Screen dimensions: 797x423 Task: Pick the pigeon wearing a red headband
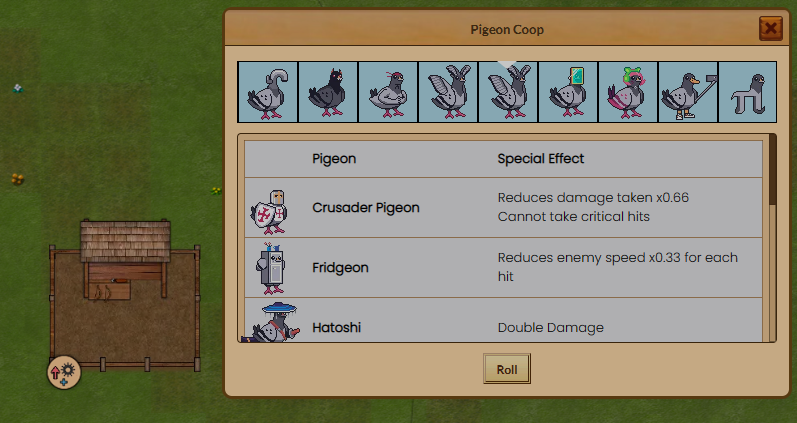[x=387, y=92]
